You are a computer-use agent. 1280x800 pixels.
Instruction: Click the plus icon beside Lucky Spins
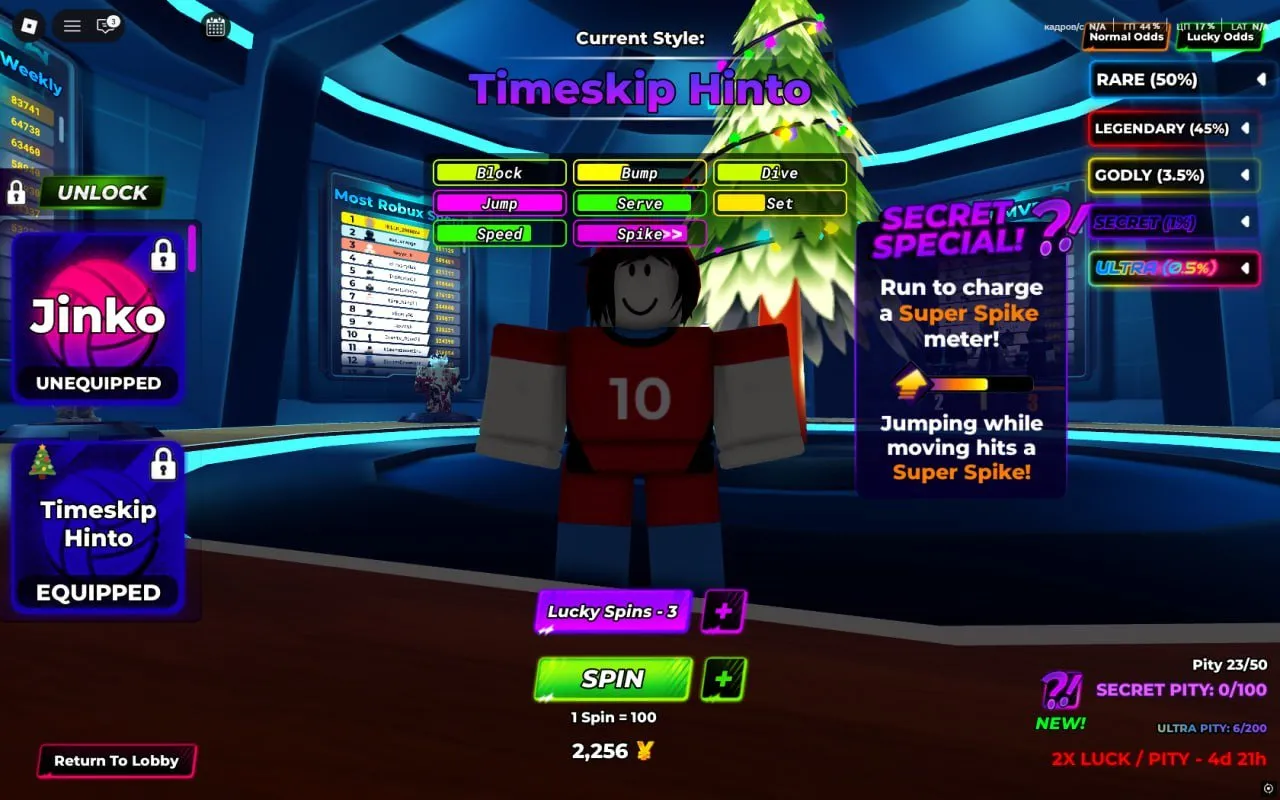724,611
